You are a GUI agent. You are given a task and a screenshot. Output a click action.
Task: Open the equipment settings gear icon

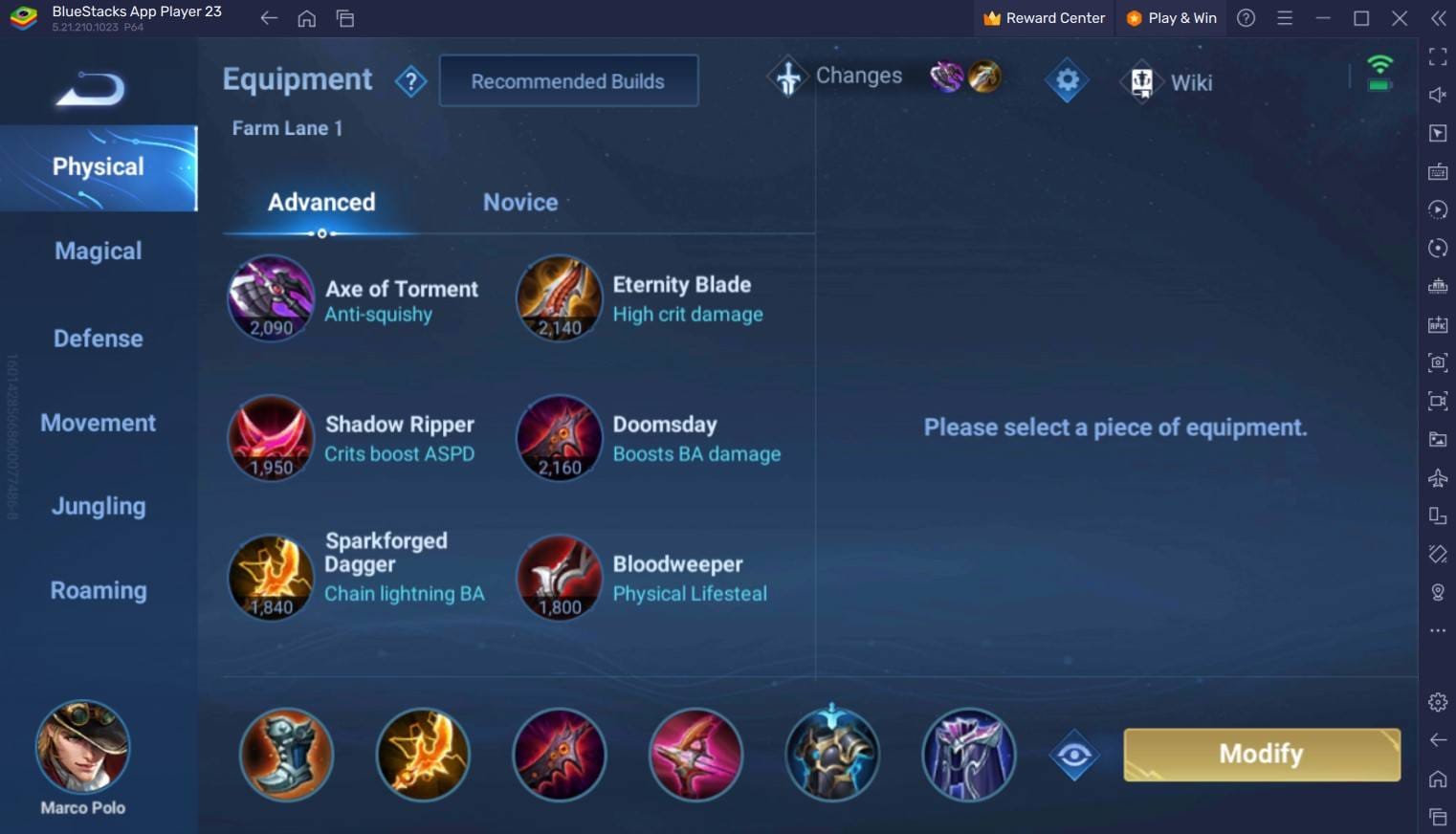pyautogui.click(x=1066, y=80)
